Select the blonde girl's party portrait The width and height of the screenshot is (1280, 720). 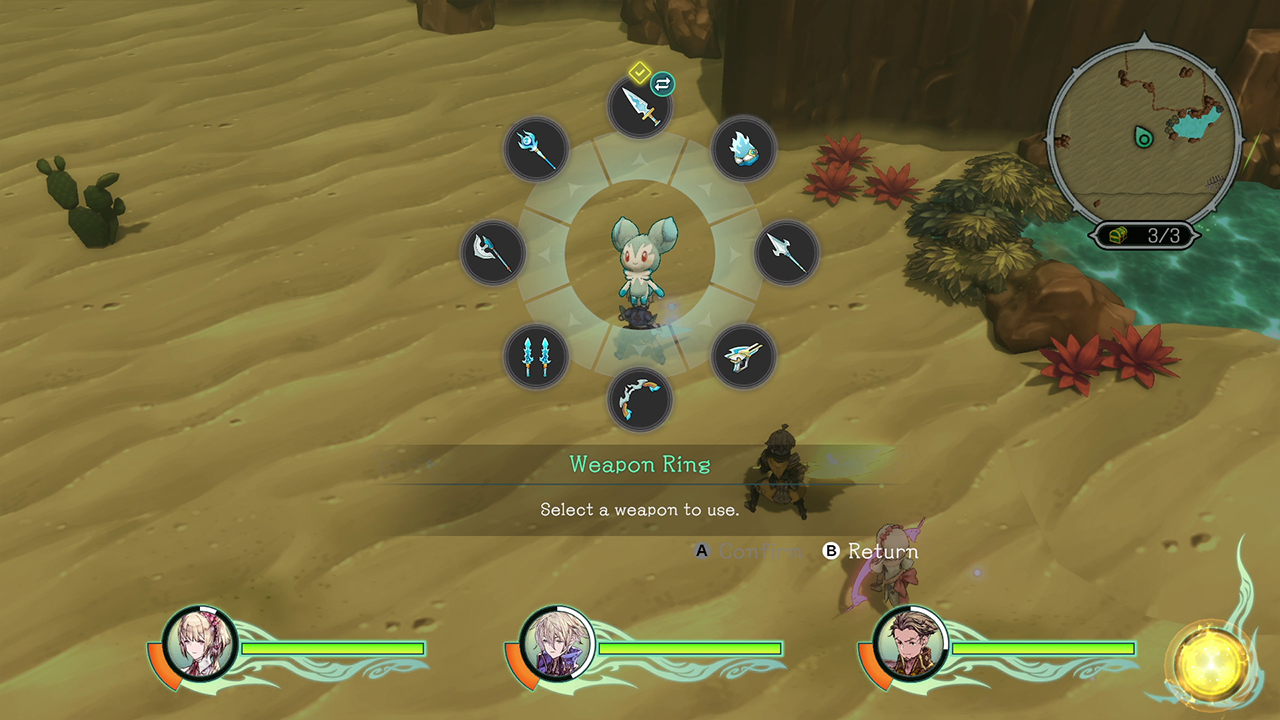[x=201, y=642]
